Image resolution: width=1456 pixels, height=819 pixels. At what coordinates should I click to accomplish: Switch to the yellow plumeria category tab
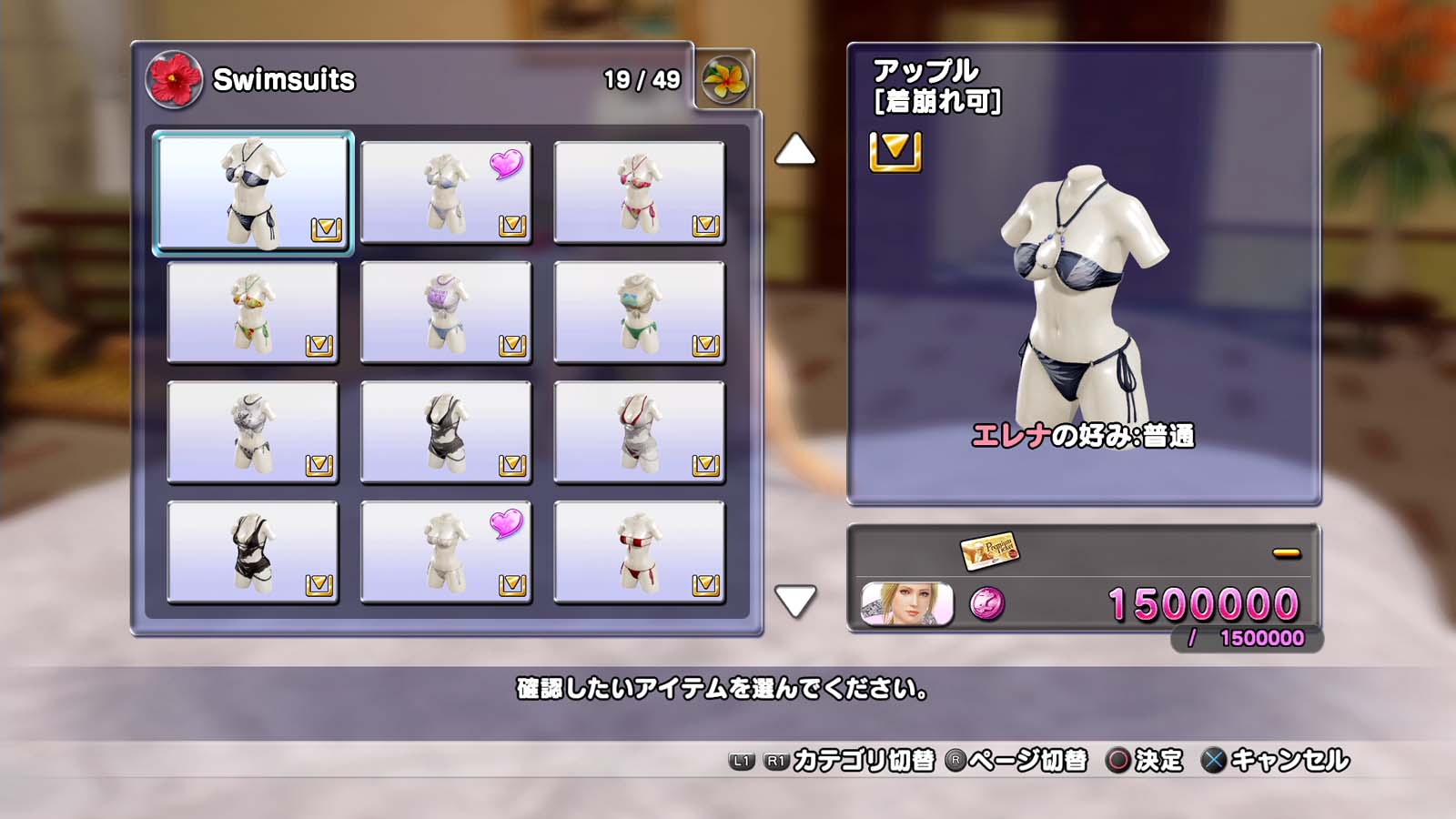[724, 80]
